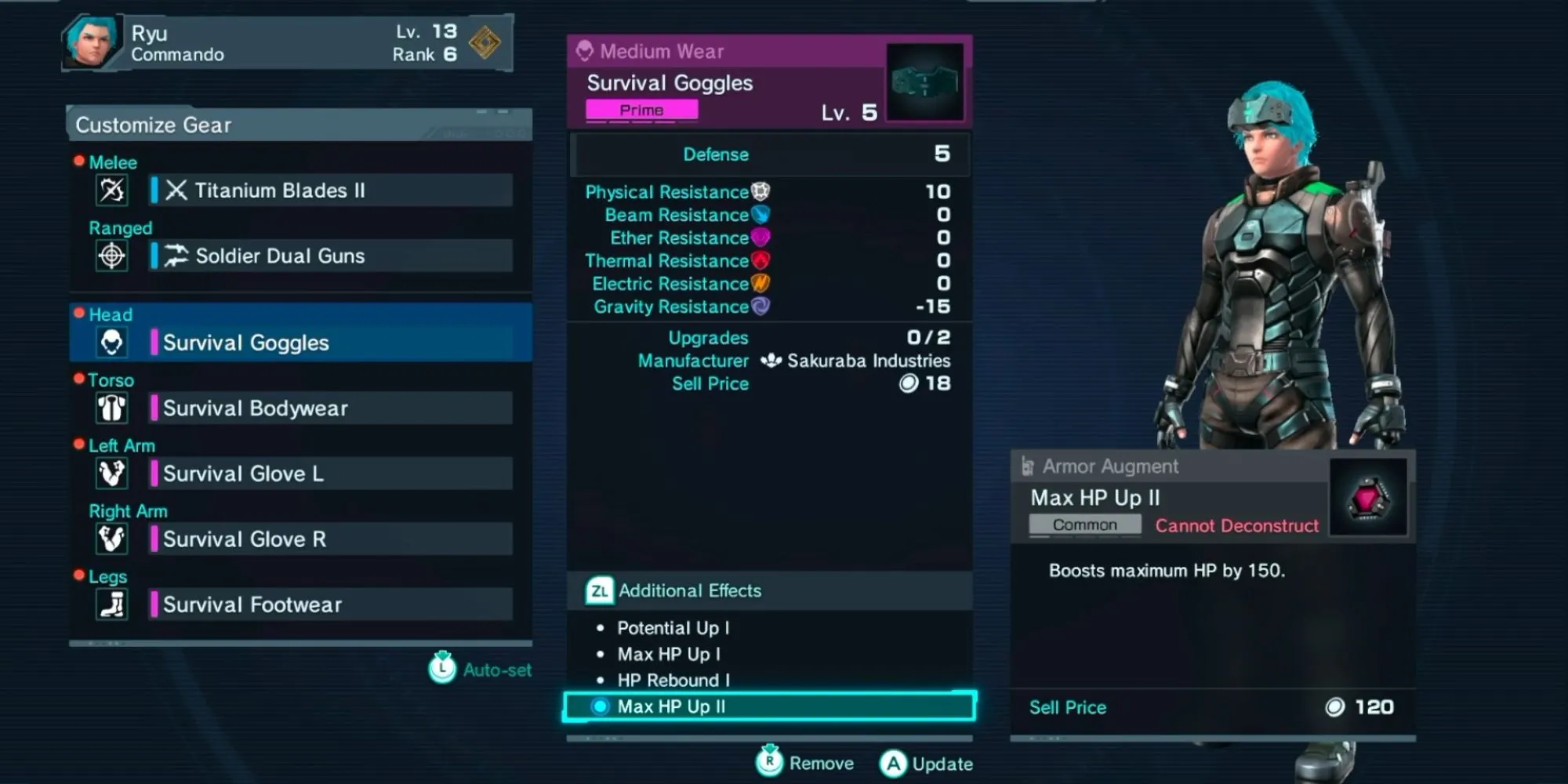The image size is (1568, 784).
Task: Click the Ryu Commando character panel
Action: pos(287,43)
